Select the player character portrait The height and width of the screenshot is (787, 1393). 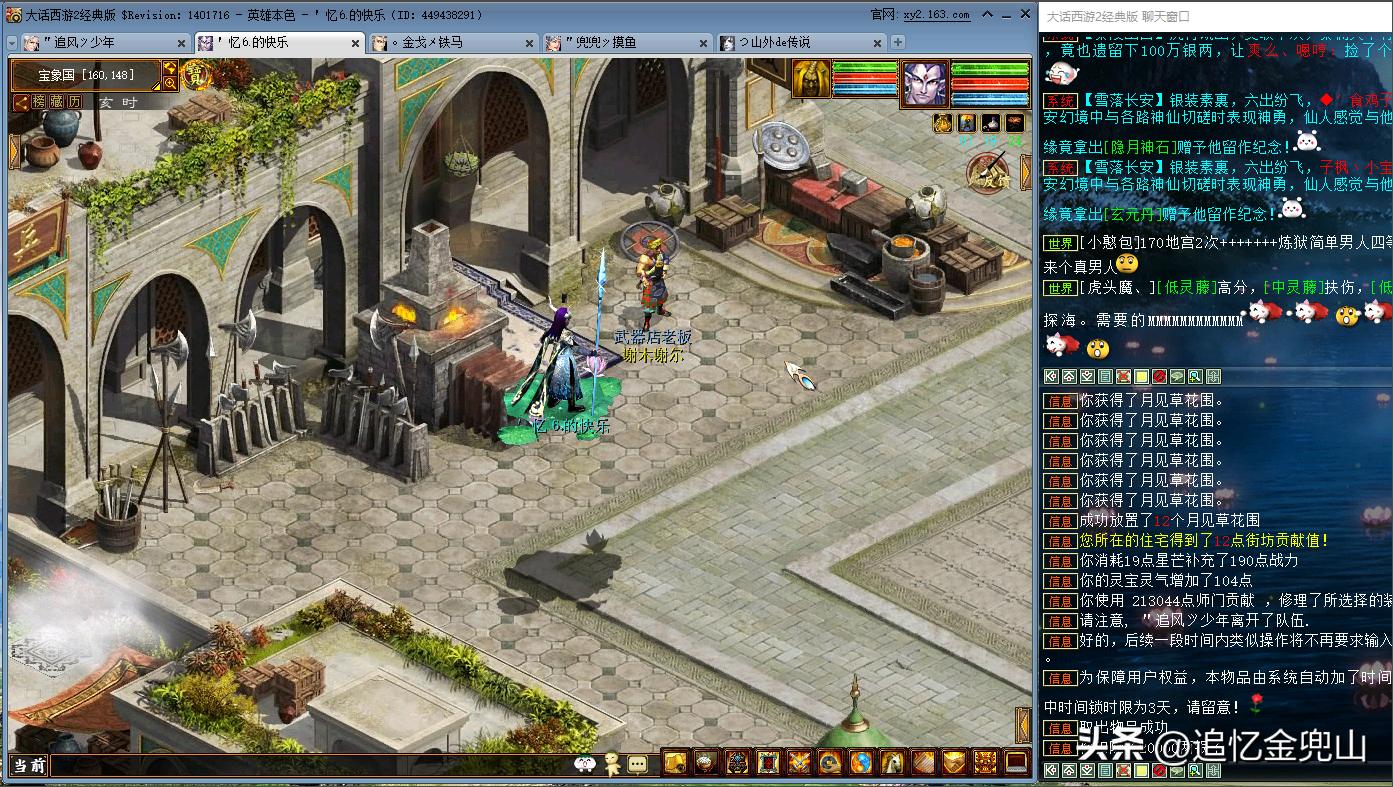coord(924,83)
